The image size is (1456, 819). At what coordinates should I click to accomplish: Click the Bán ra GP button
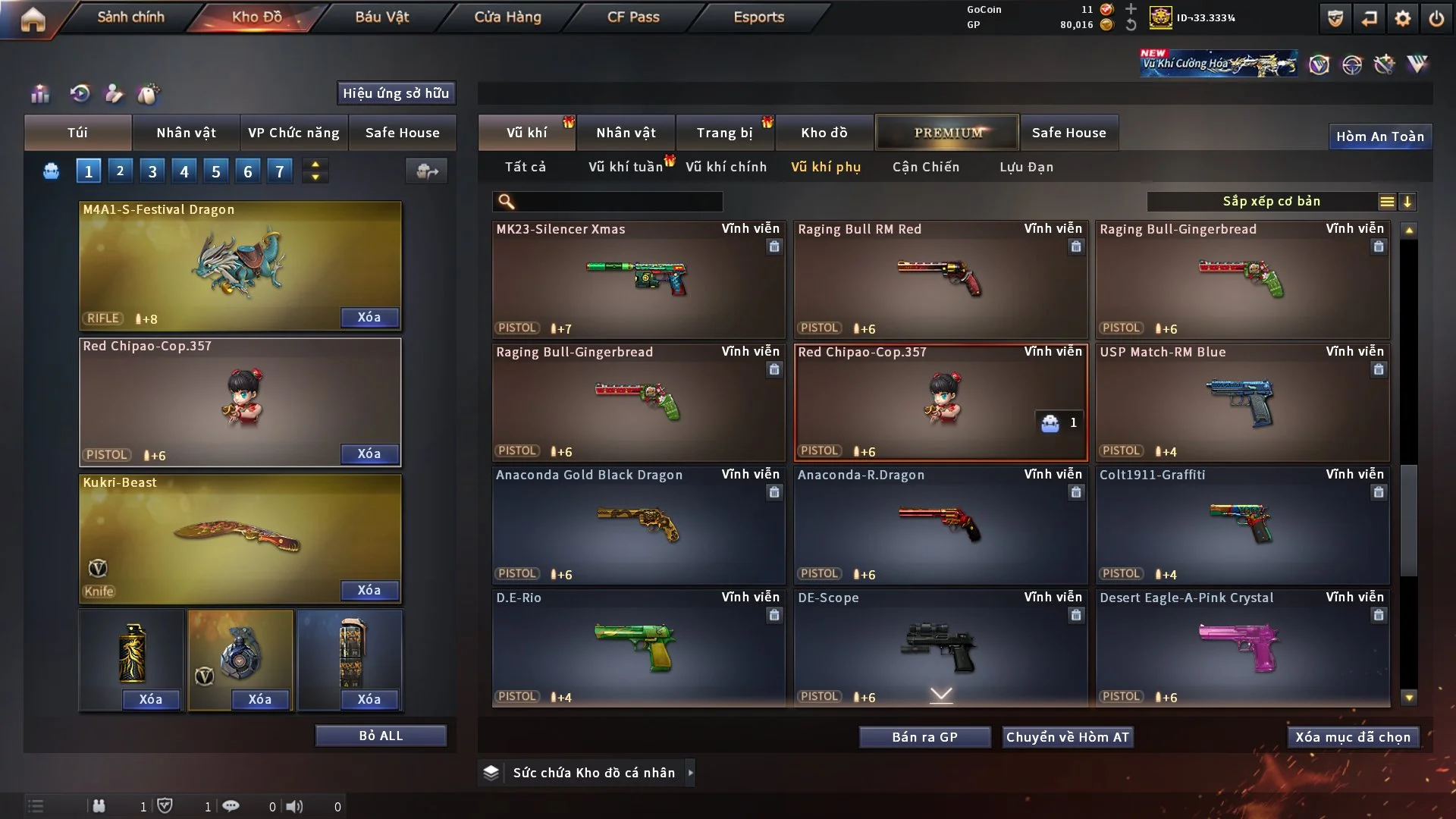924,737
